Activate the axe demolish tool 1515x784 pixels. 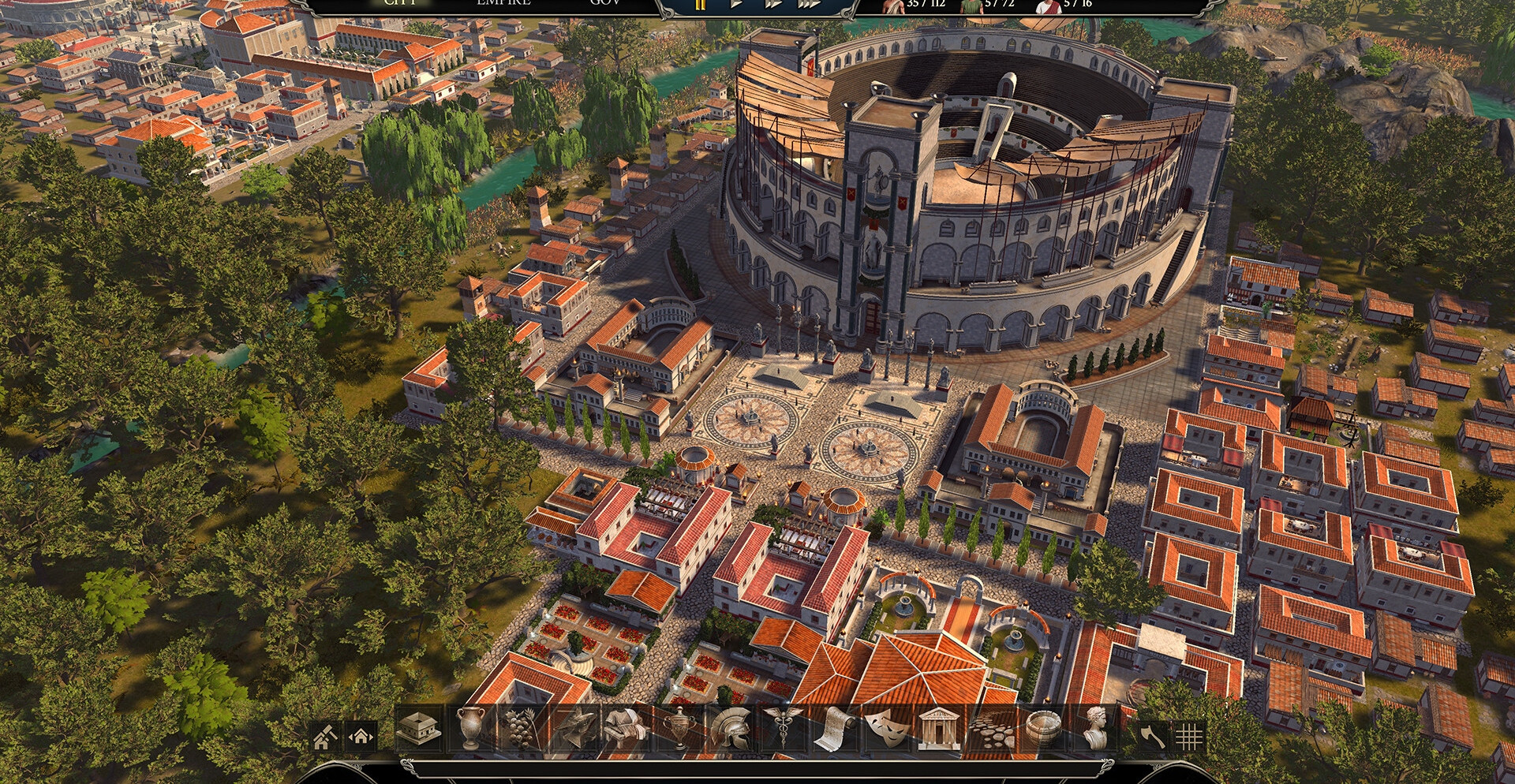point(1152,737)
